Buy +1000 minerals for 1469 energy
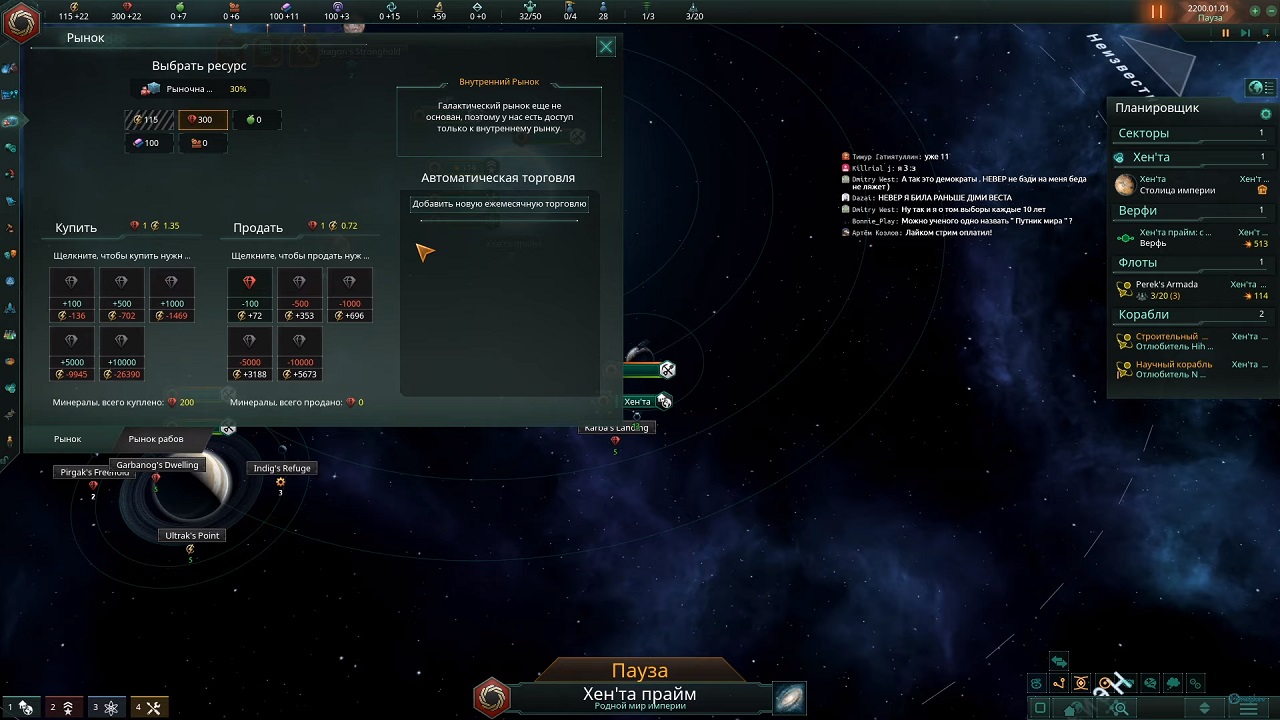1280x720 pixels. [171, 296]
